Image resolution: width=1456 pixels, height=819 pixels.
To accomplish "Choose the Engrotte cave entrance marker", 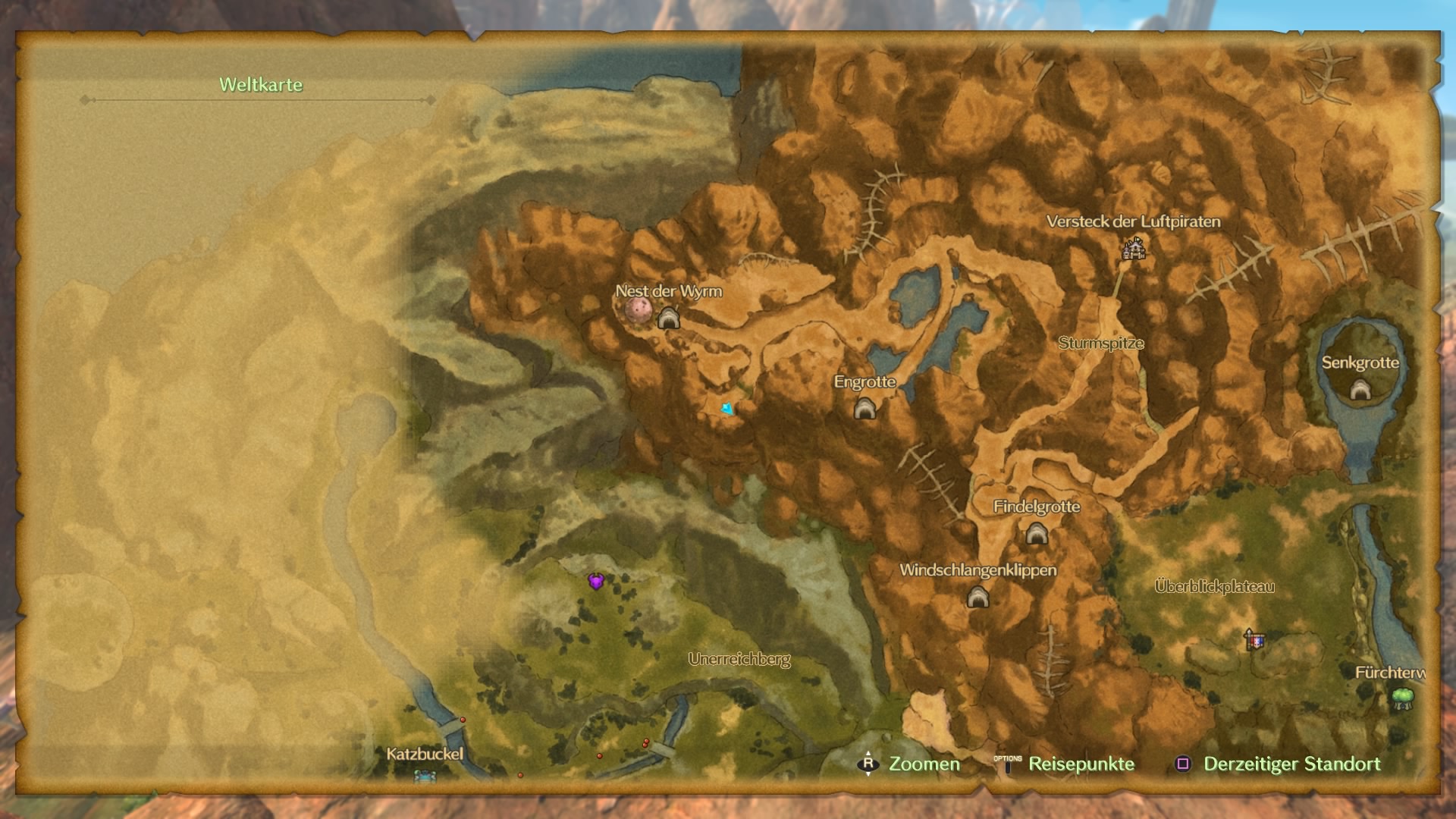I will (864, 409).
